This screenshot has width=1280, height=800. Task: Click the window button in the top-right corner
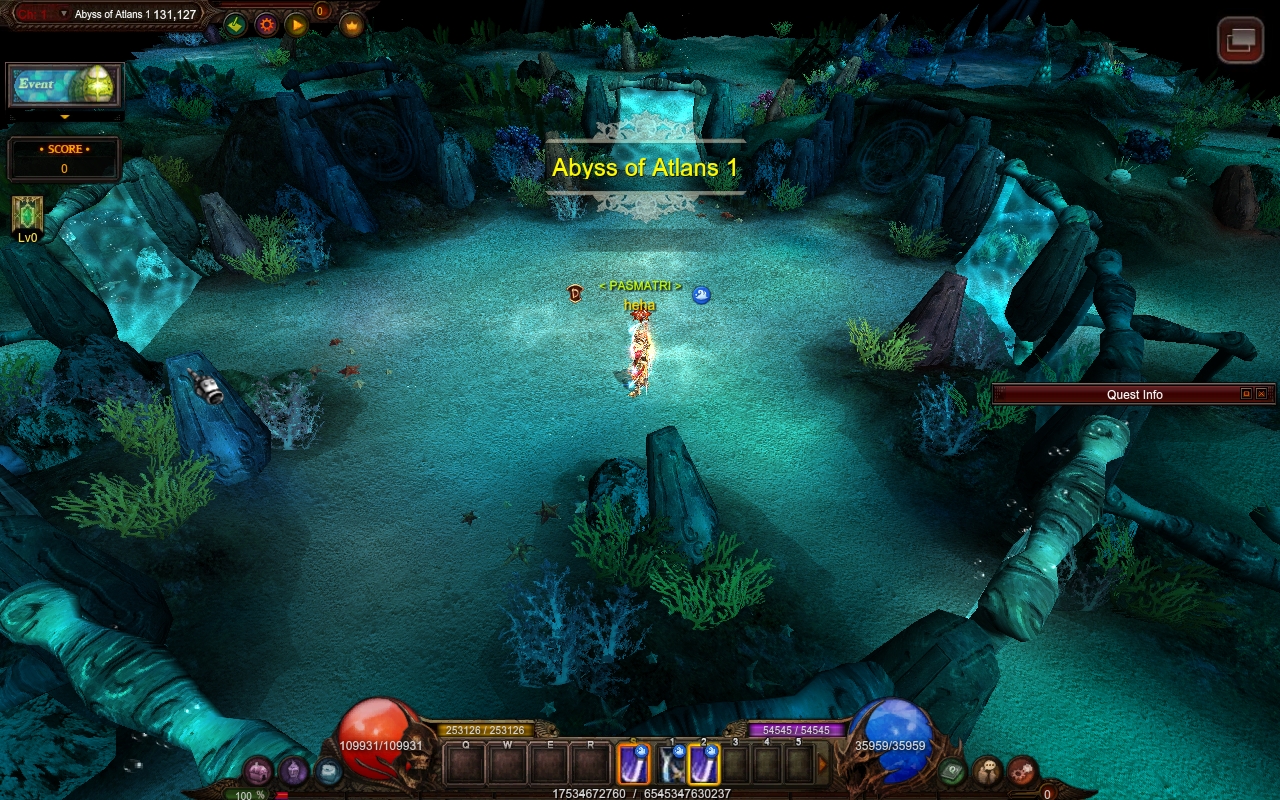click(1240, 40)
